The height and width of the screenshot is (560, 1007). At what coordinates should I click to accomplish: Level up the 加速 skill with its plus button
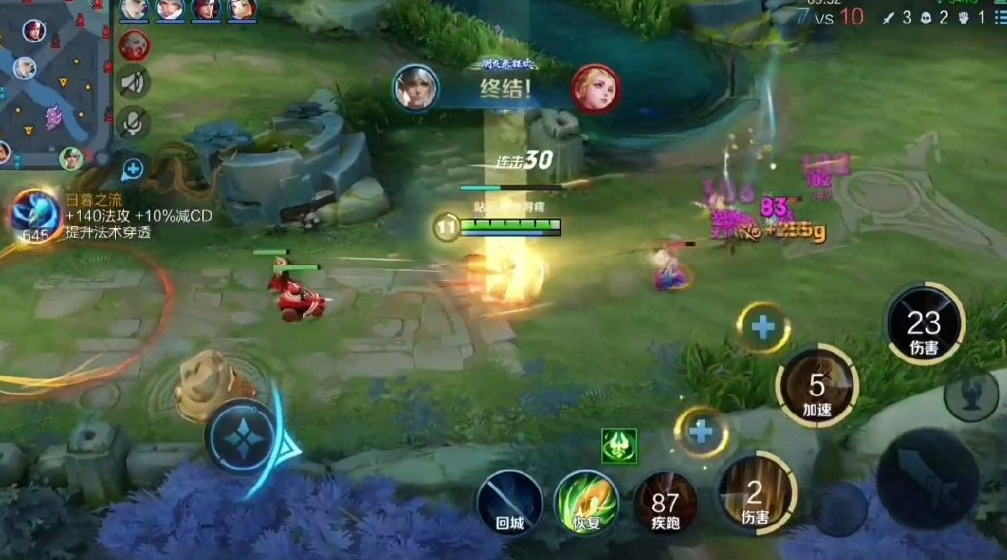pos(763,327)
